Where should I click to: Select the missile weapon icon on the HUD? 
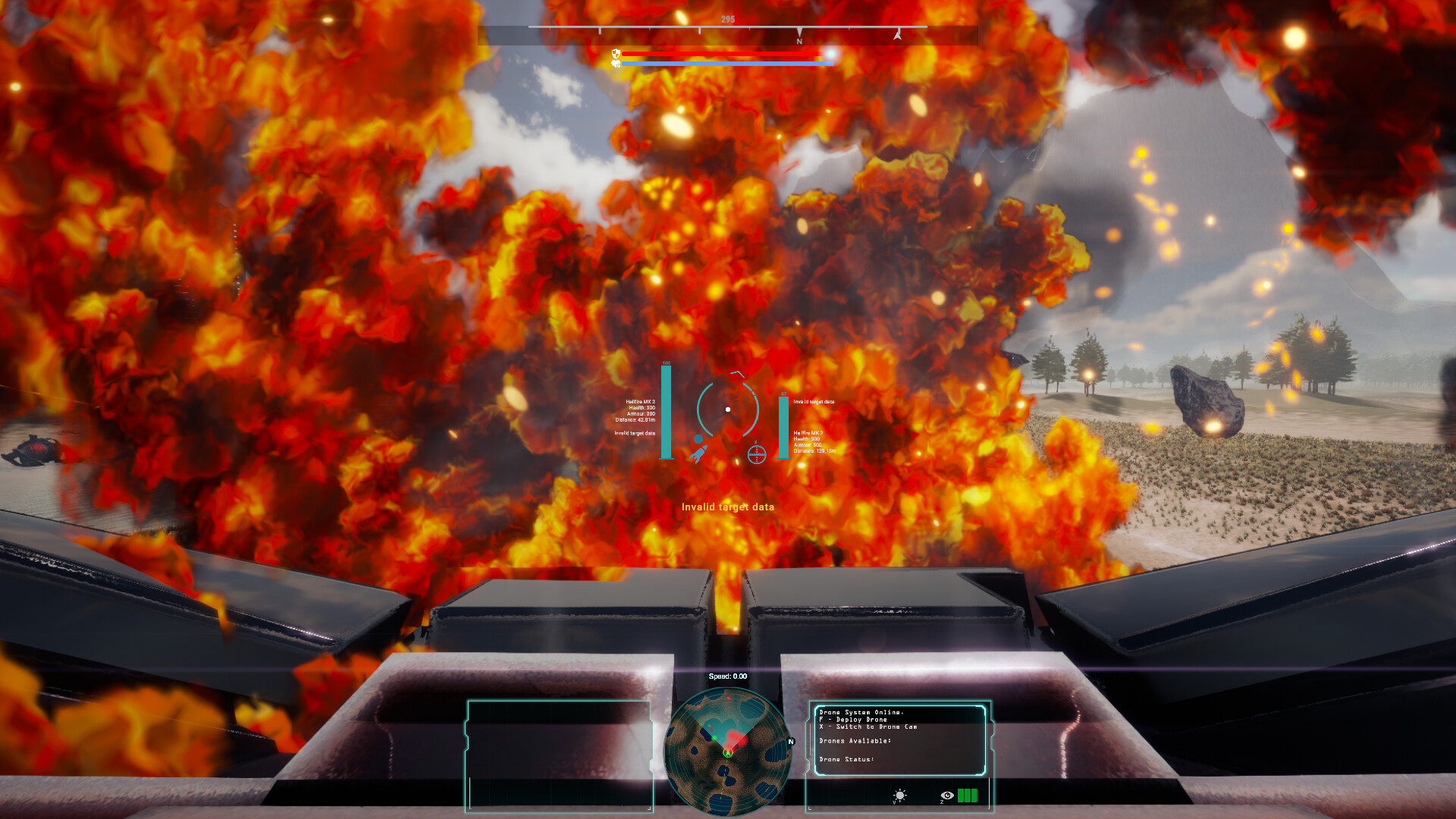pos(699,455)
